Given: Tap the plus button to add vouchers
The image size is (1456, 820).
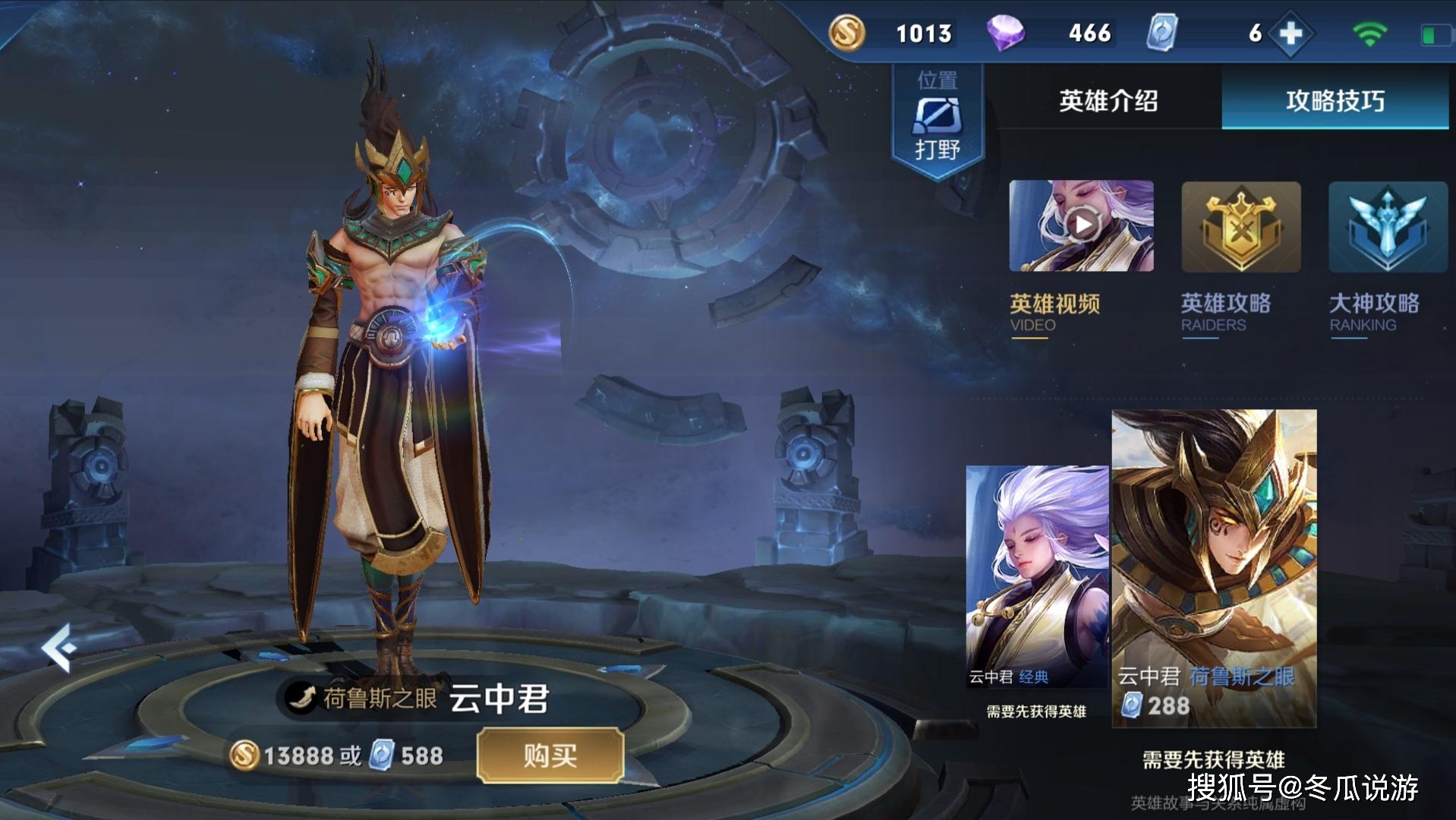Looking at the screenshot, I should point(1291,33).
